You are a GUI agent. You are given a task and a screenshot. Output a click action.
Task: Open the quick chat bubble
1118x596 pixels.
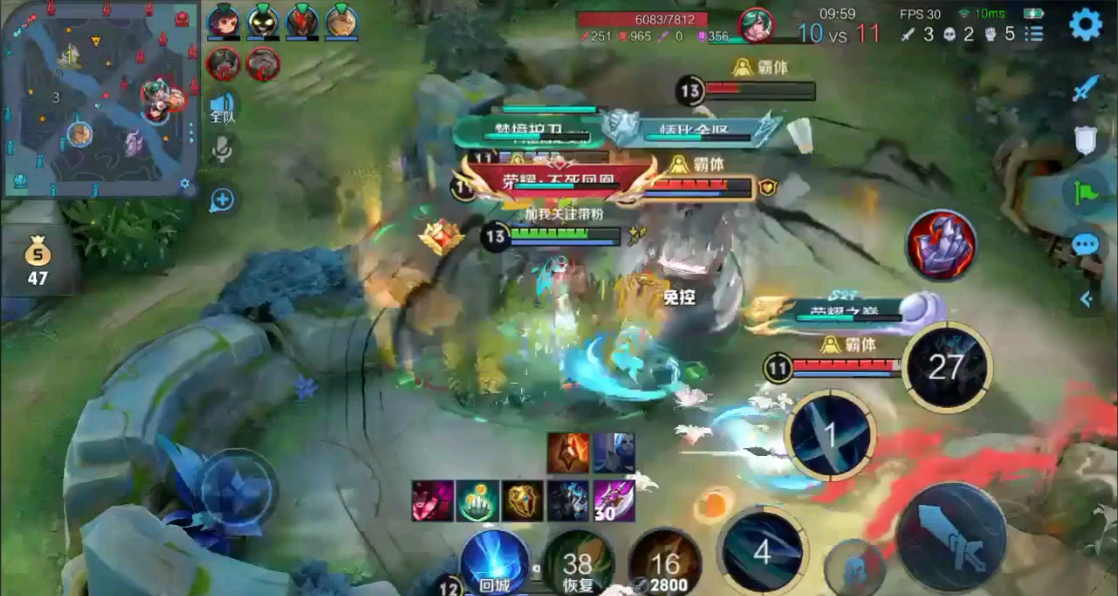1085,245
